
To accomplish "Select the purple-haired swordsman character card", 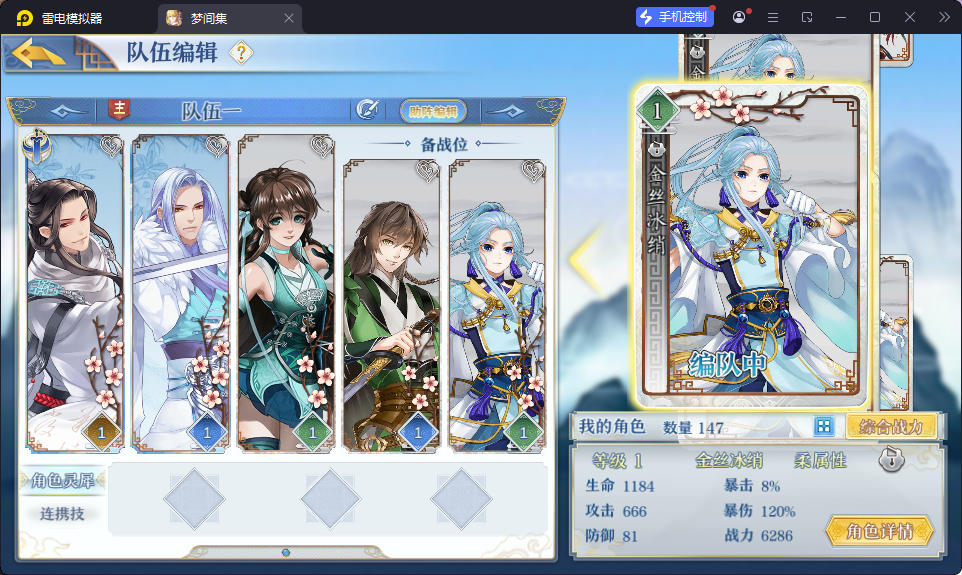I will [181, 290].
